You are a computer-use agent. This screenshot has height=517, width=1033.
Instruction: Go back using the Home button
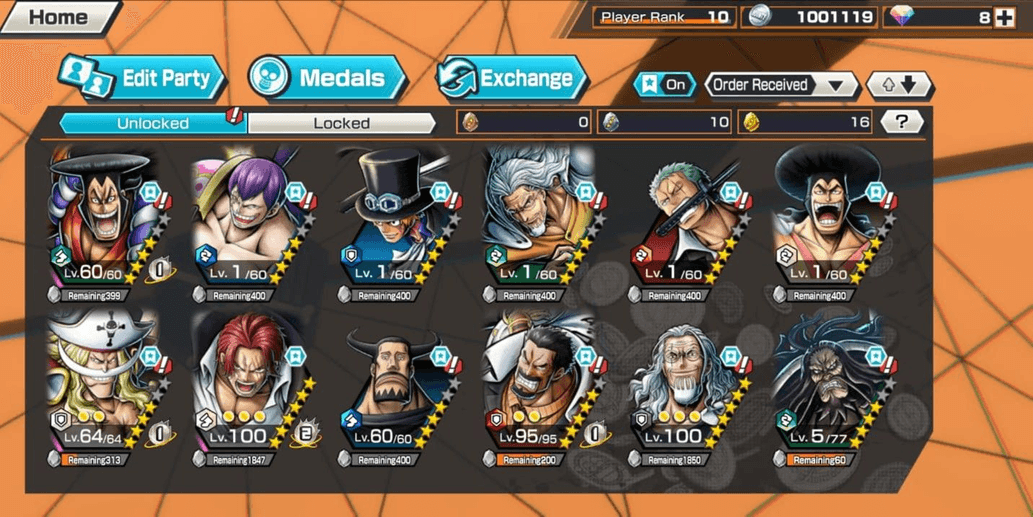57,17
